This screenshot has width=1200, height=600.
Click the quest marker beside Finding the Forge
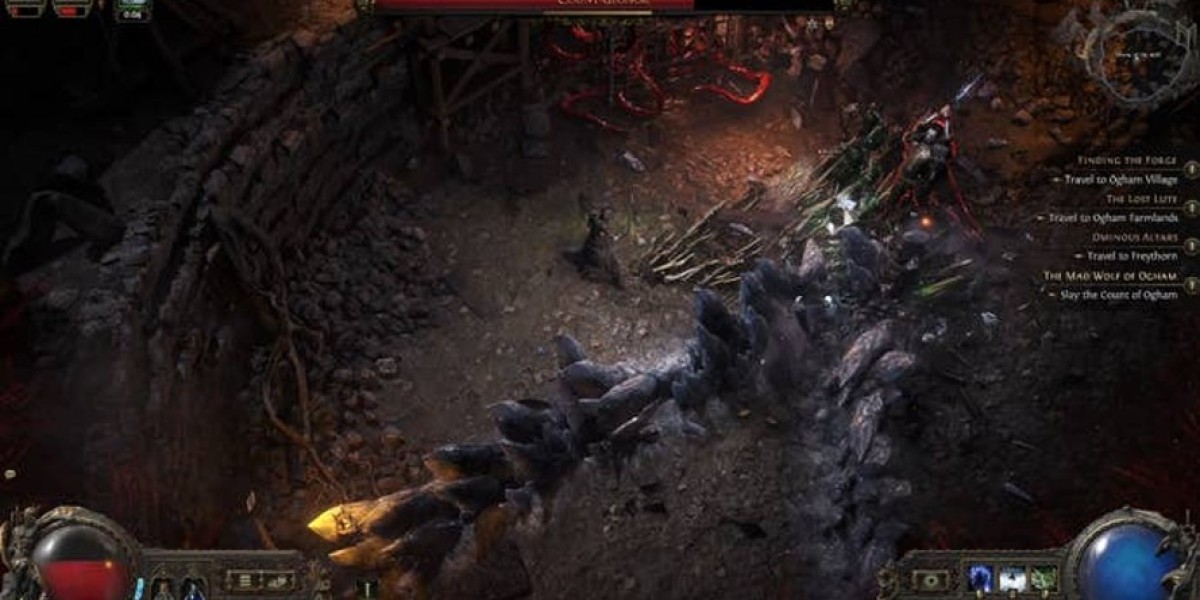pyautogui.click(x=1190, y=170)
